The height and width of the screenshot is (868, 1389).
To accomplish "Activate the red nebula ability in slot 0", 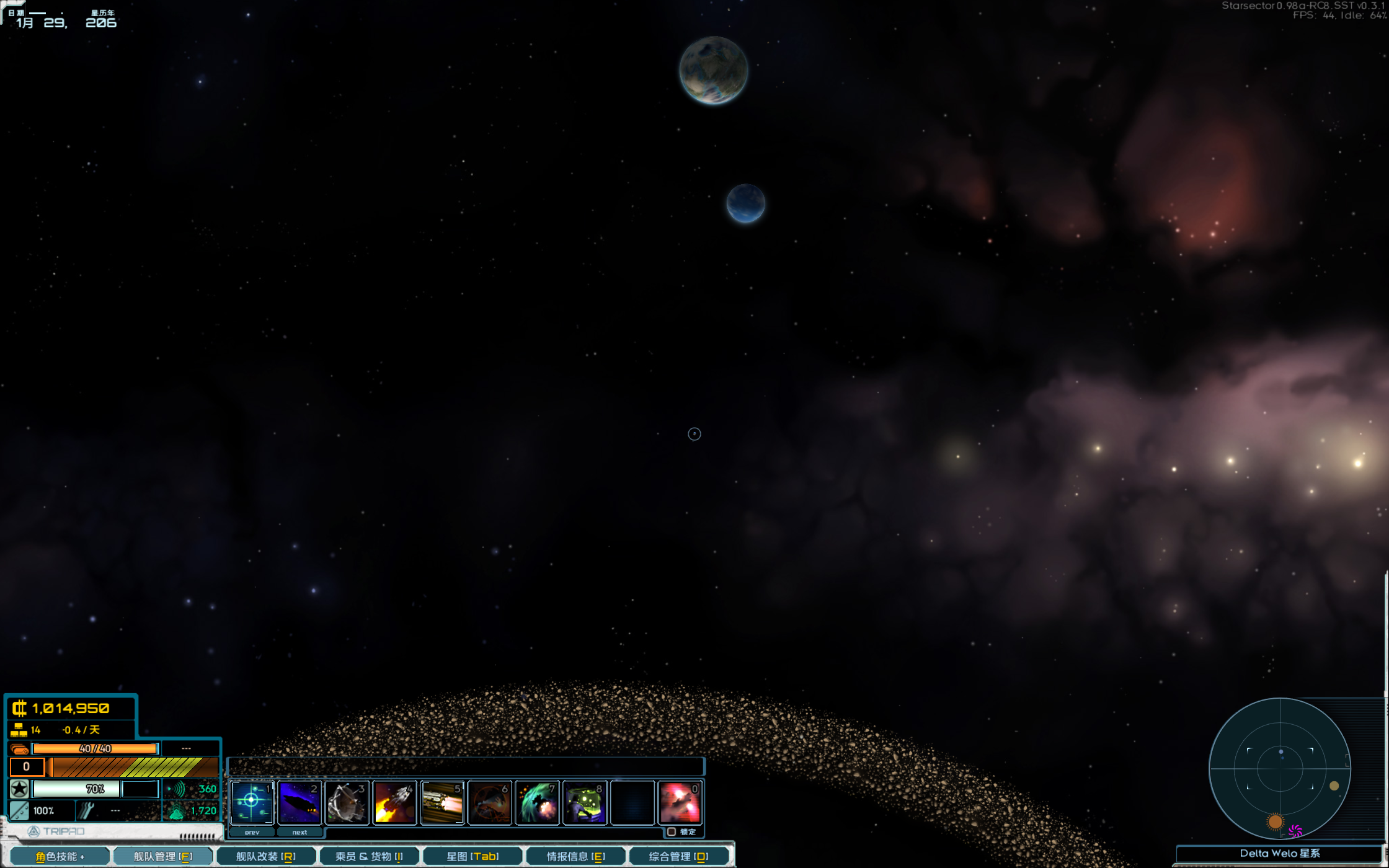I will click(680, 802).
